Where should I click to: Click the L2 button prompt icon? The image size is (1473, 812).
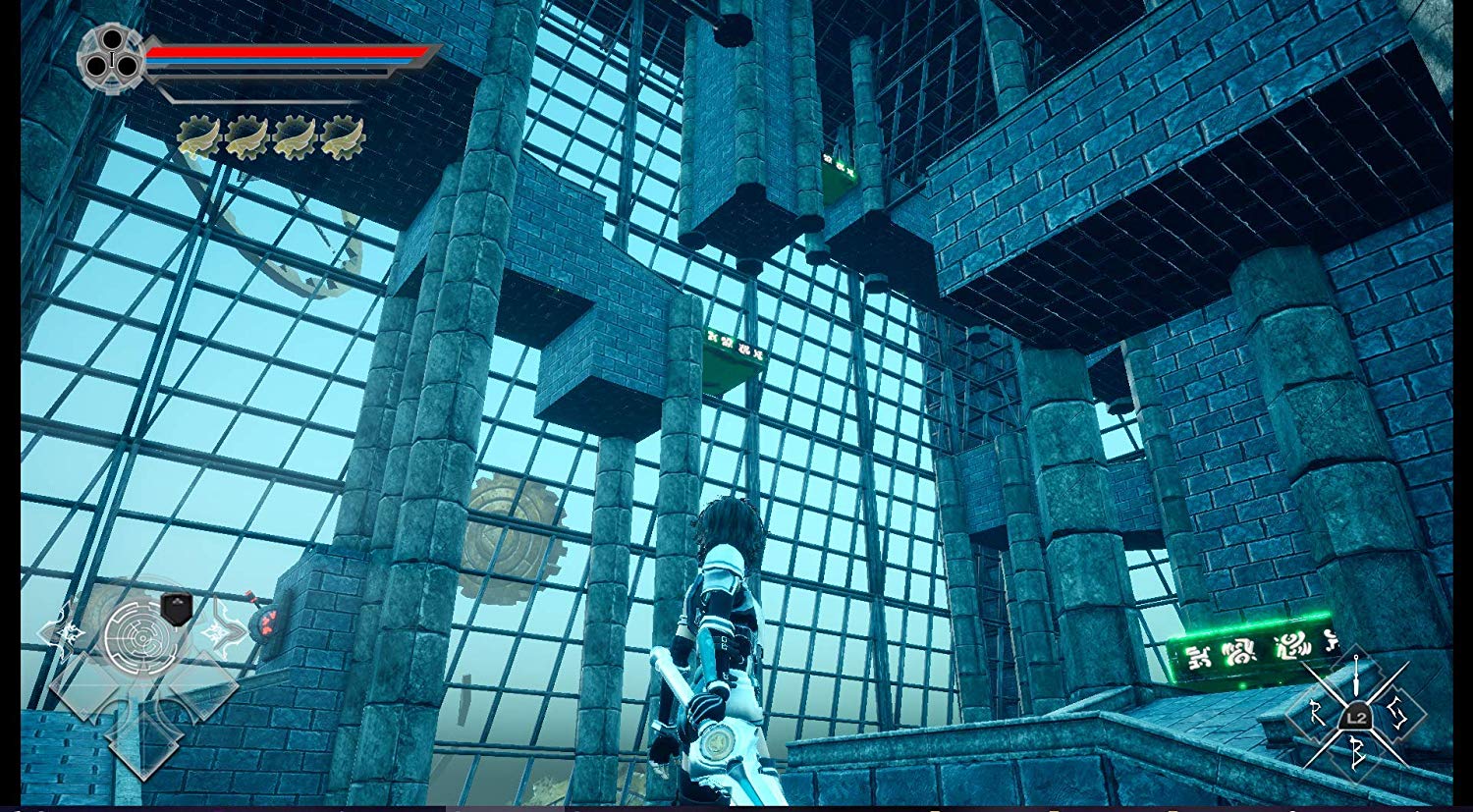(x=1356, y=716)
